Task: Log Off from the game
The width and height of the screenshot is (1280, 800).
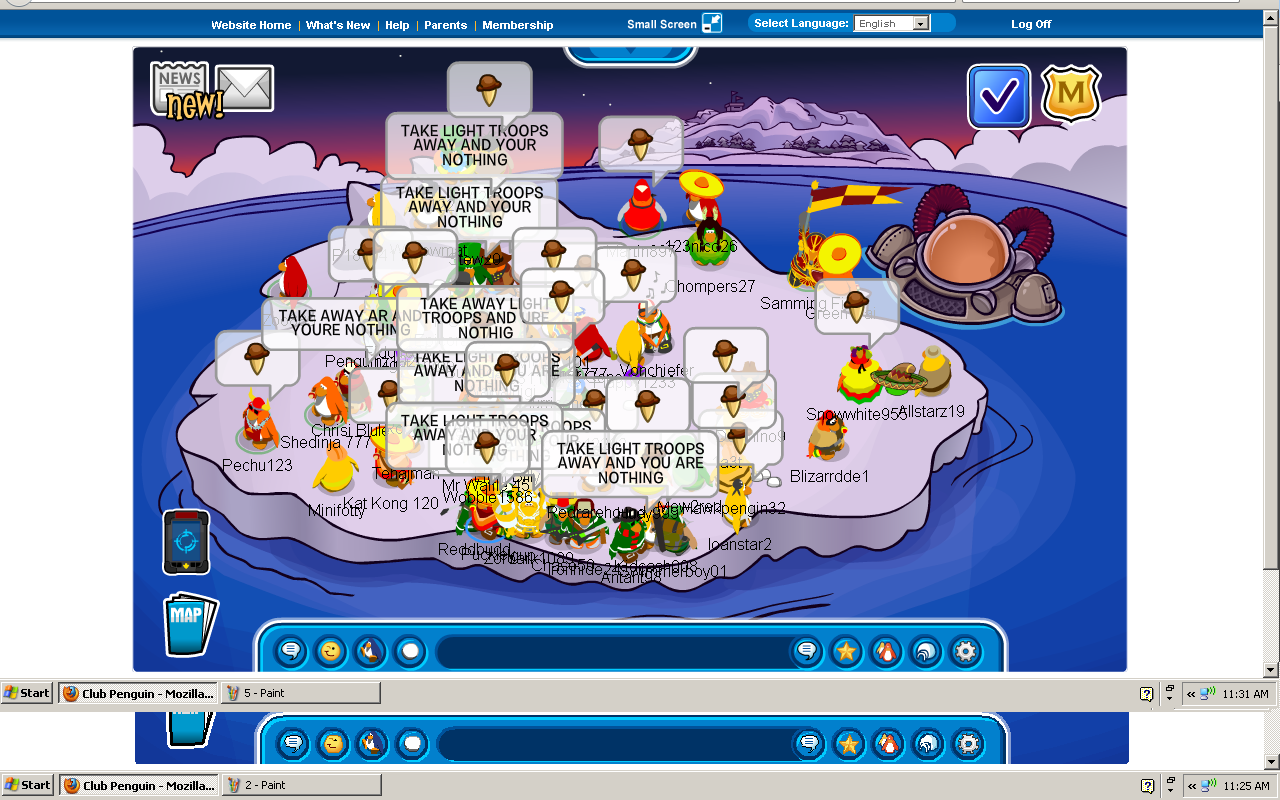Action: 1031,24
